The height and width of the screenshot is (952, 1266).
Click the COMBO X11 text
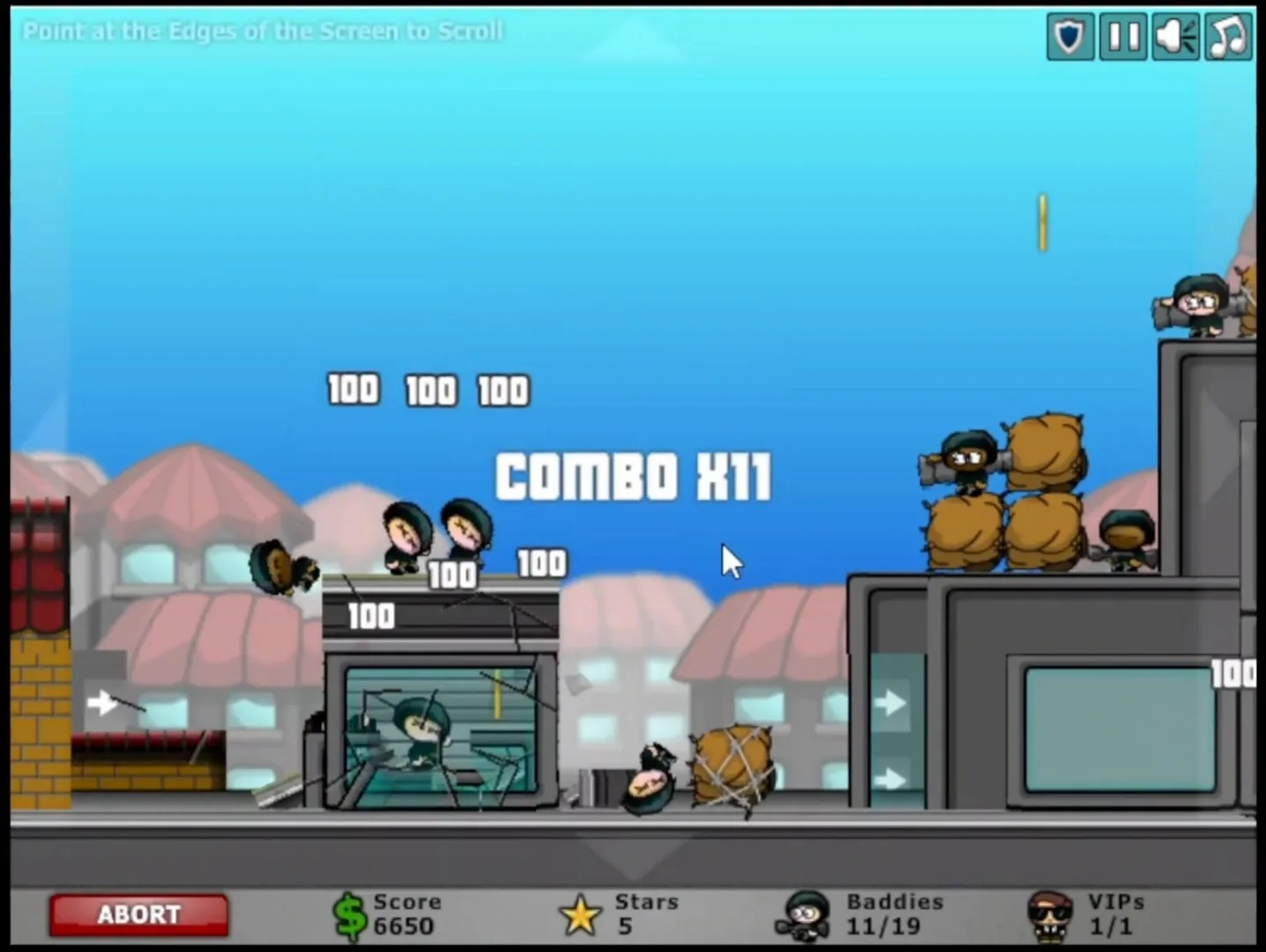pyautogui.click(x=633, y=476)
